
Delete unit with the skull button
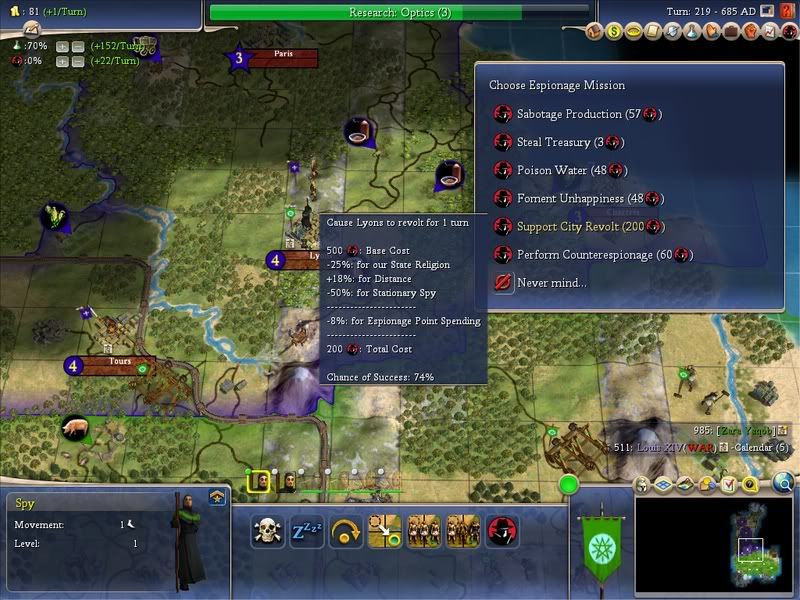[x=267, y=531]
